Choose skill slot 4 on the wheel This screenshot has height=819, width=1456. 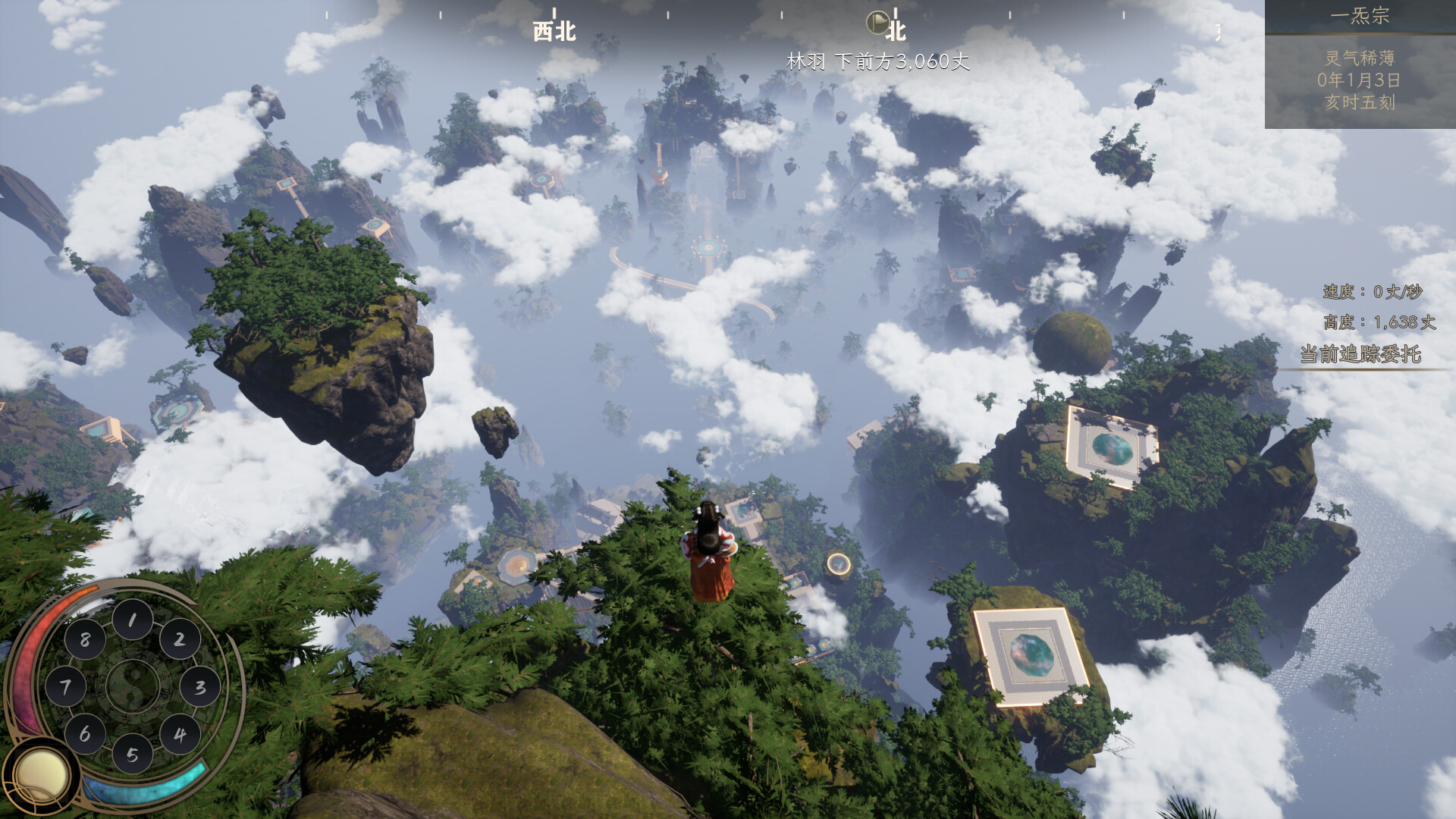coord(180,734)
